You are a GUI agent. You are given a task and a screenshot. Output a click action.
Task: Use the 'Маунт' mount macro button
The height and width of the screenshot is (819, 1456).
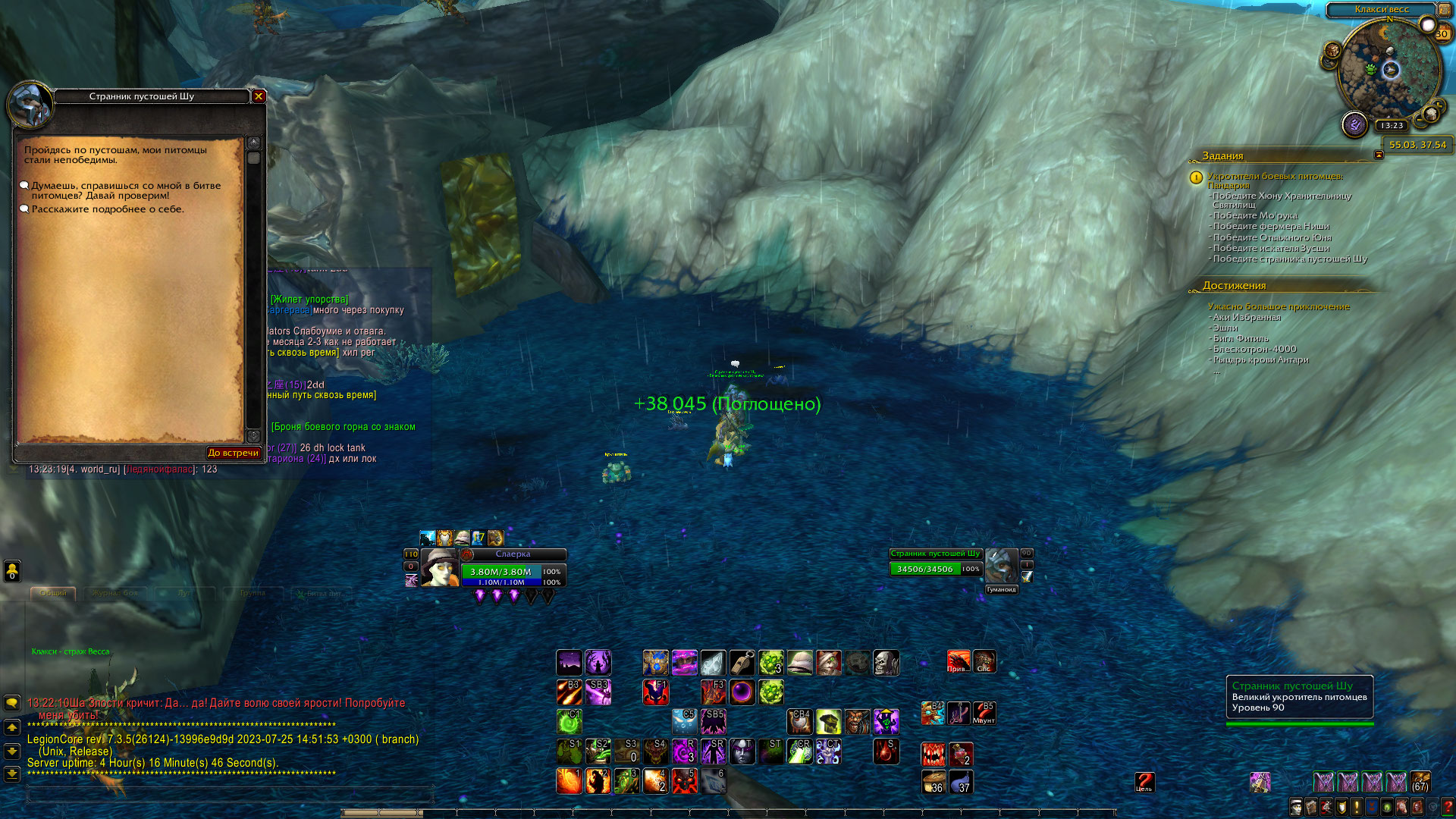[x=984, y=713]
